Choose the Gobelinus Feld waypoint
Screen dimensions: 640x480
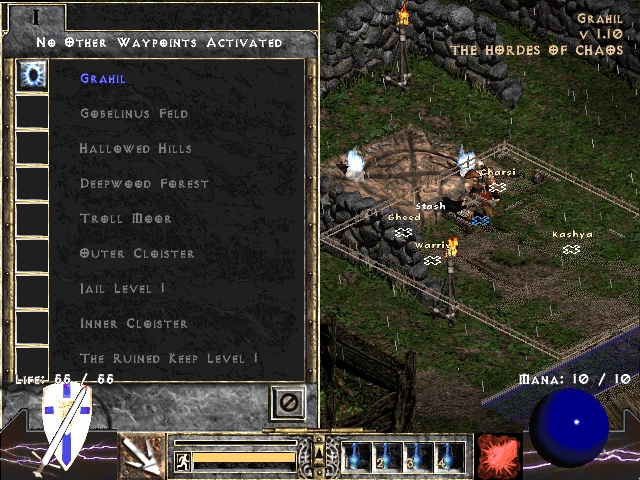pos(134,113)
